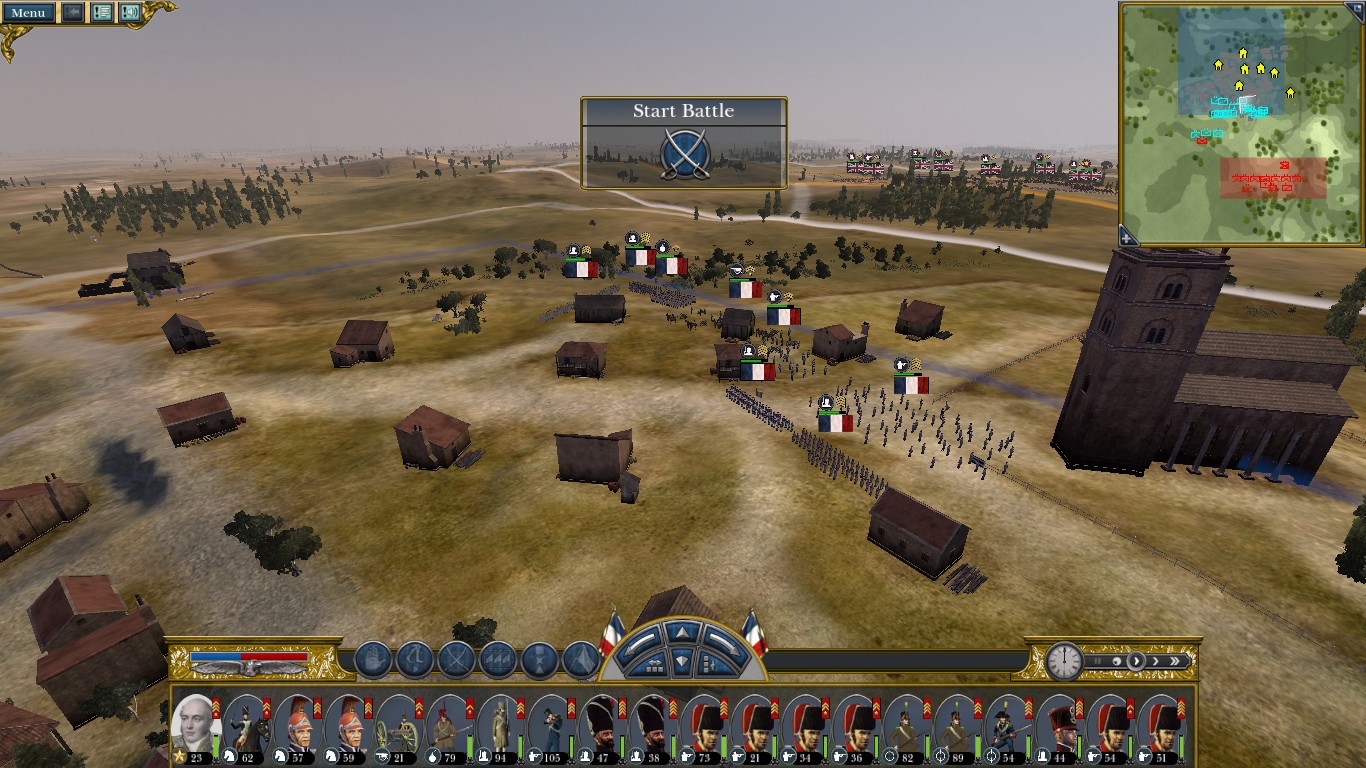Viewport: 1366px width, 768px height.
Task: Activate the crossed swords melee command button
Action: [456, 660]
